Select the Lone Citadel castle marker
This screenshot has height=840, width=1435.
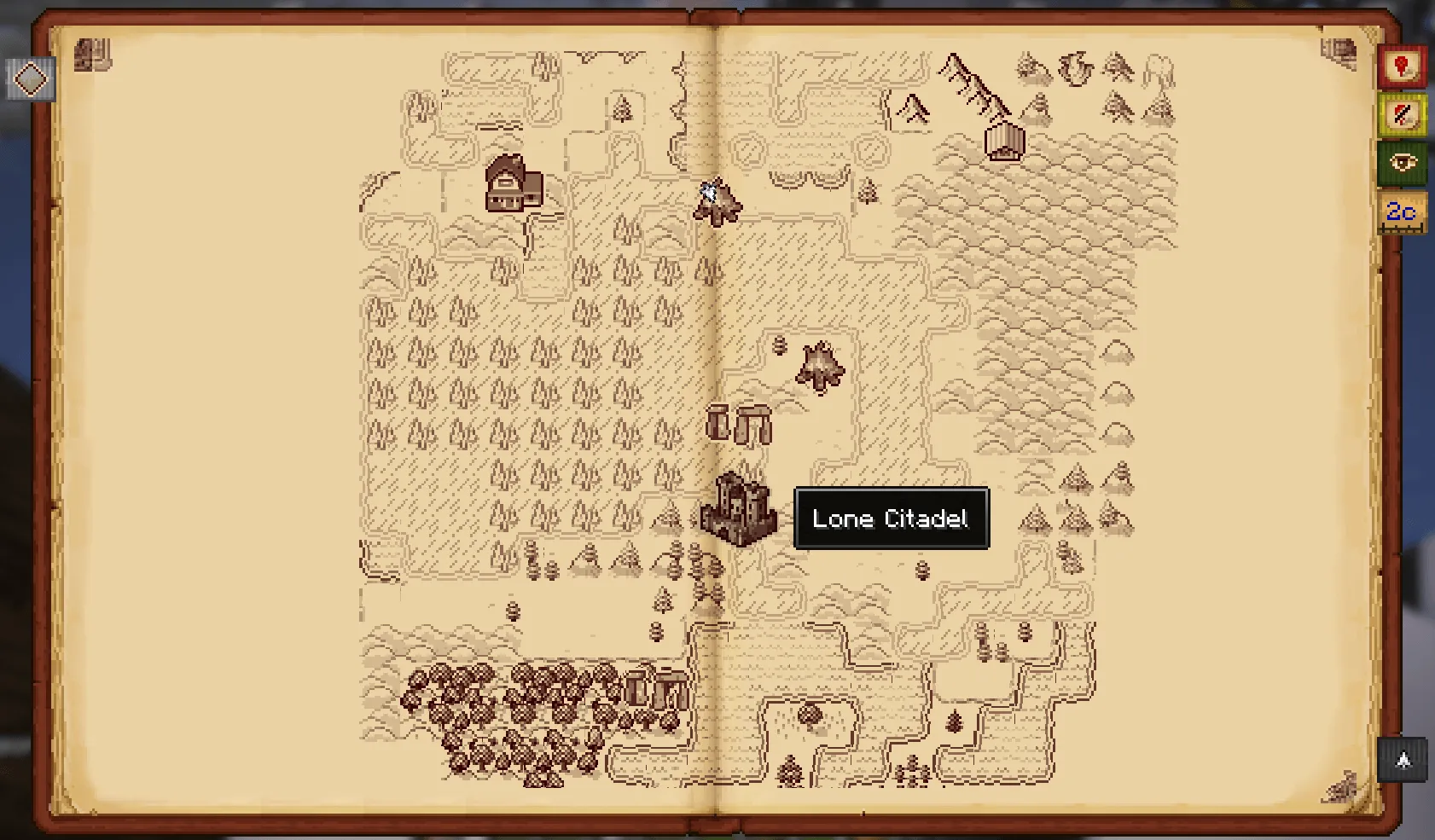738,509
